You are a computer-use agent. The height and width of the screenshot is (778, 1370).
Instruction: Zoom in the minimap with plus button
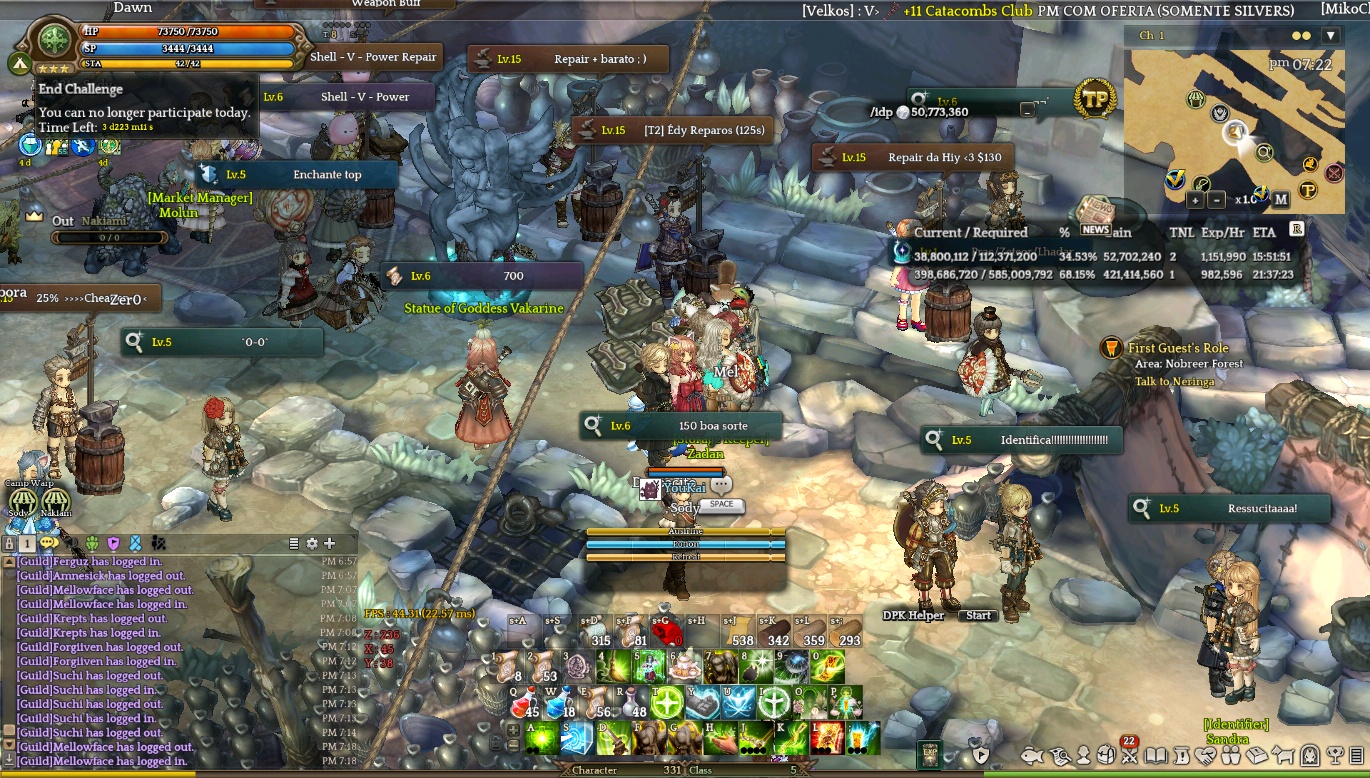(x=1194, y=199)
